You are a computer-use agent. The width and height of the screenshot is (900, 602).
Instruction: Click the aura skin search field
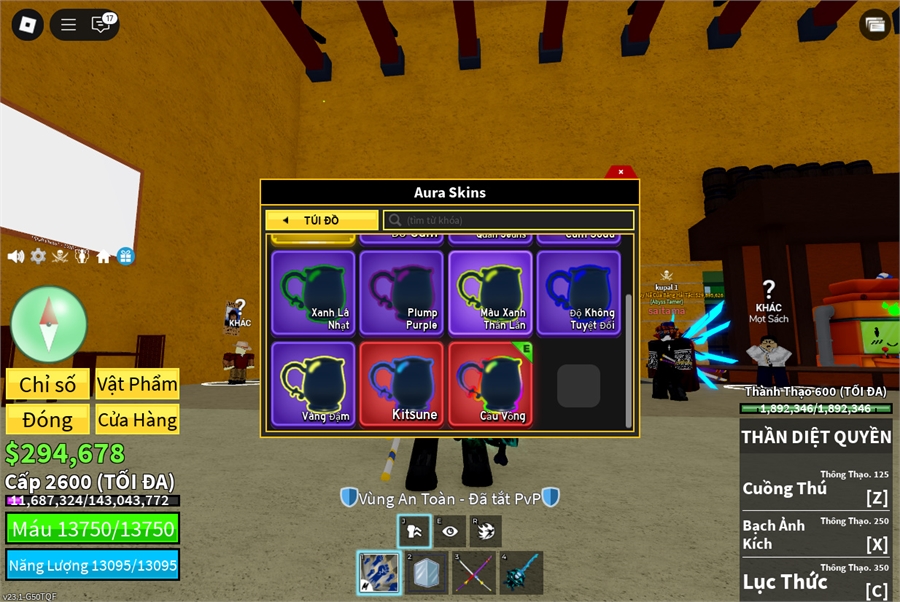[x=510, y=220]
